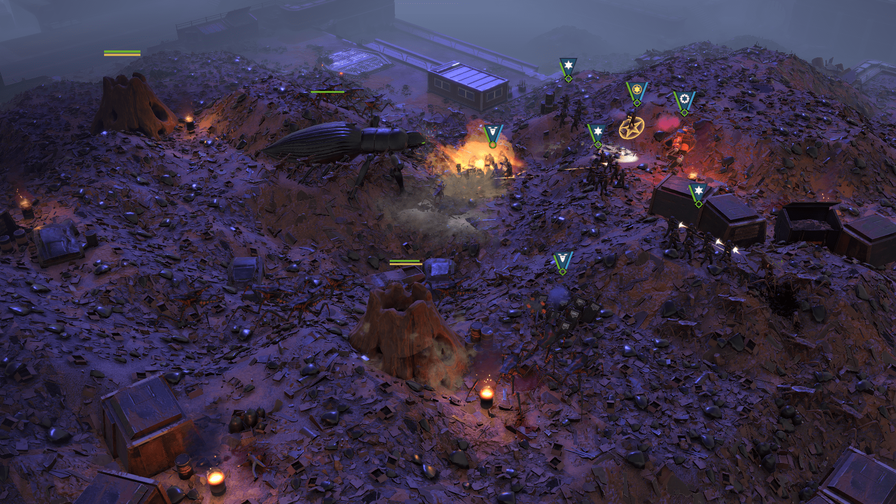The width and height of the screenshot is (896, 504).
Task: Select the squad marker with the cog emblem
Action: (684, 101)
